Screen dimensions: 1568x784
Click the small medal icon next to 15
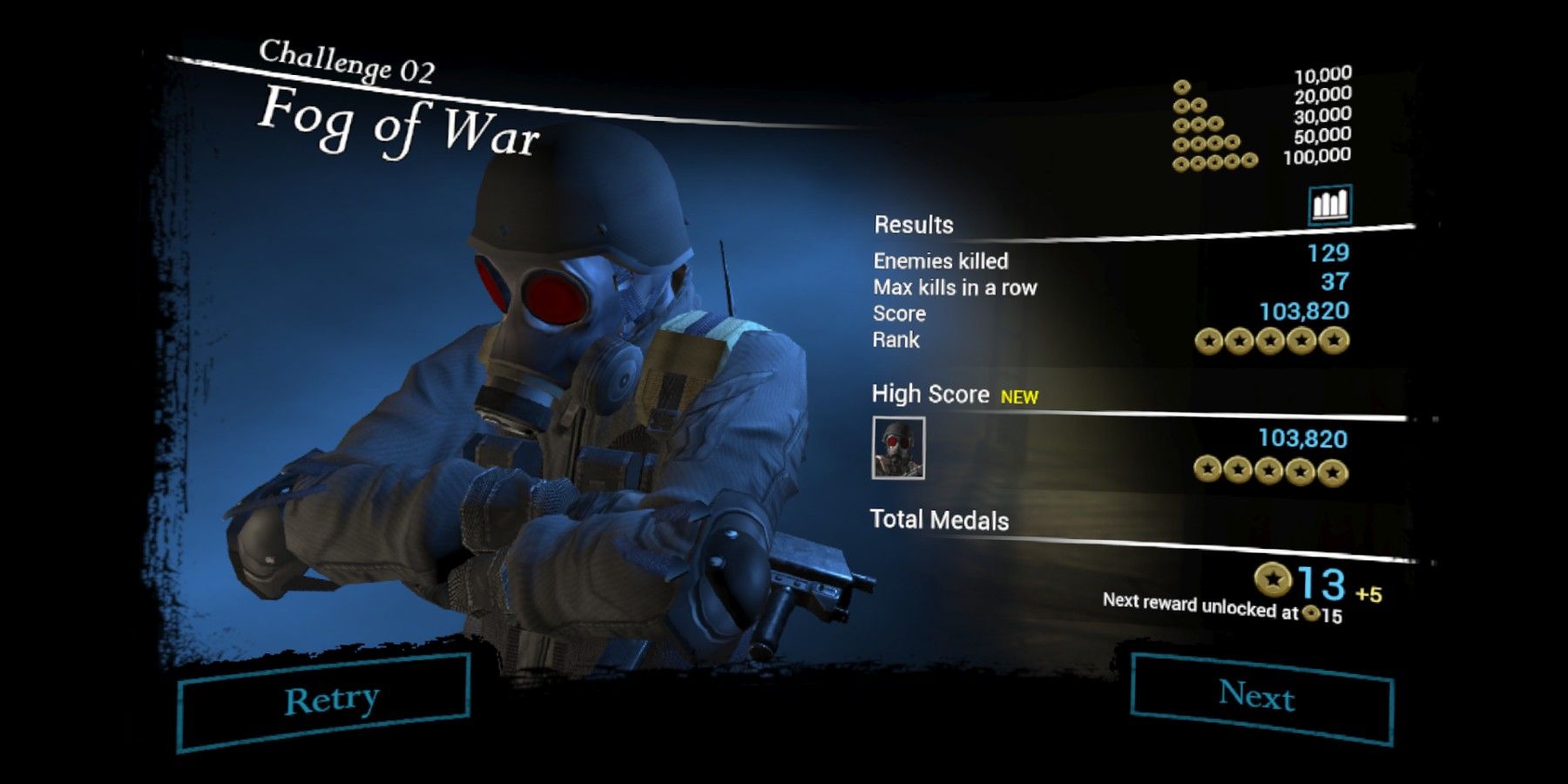pos(1311,613)
